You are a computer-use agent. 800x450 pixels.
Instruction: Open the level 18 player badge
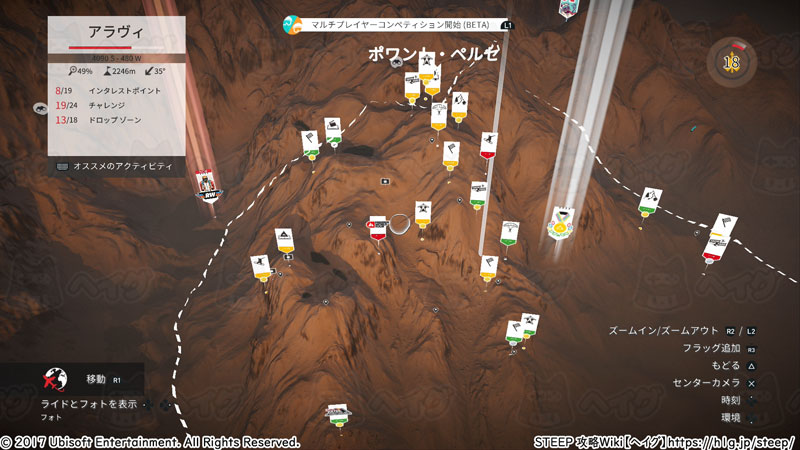pyautogui.click(x=731, y=63)
